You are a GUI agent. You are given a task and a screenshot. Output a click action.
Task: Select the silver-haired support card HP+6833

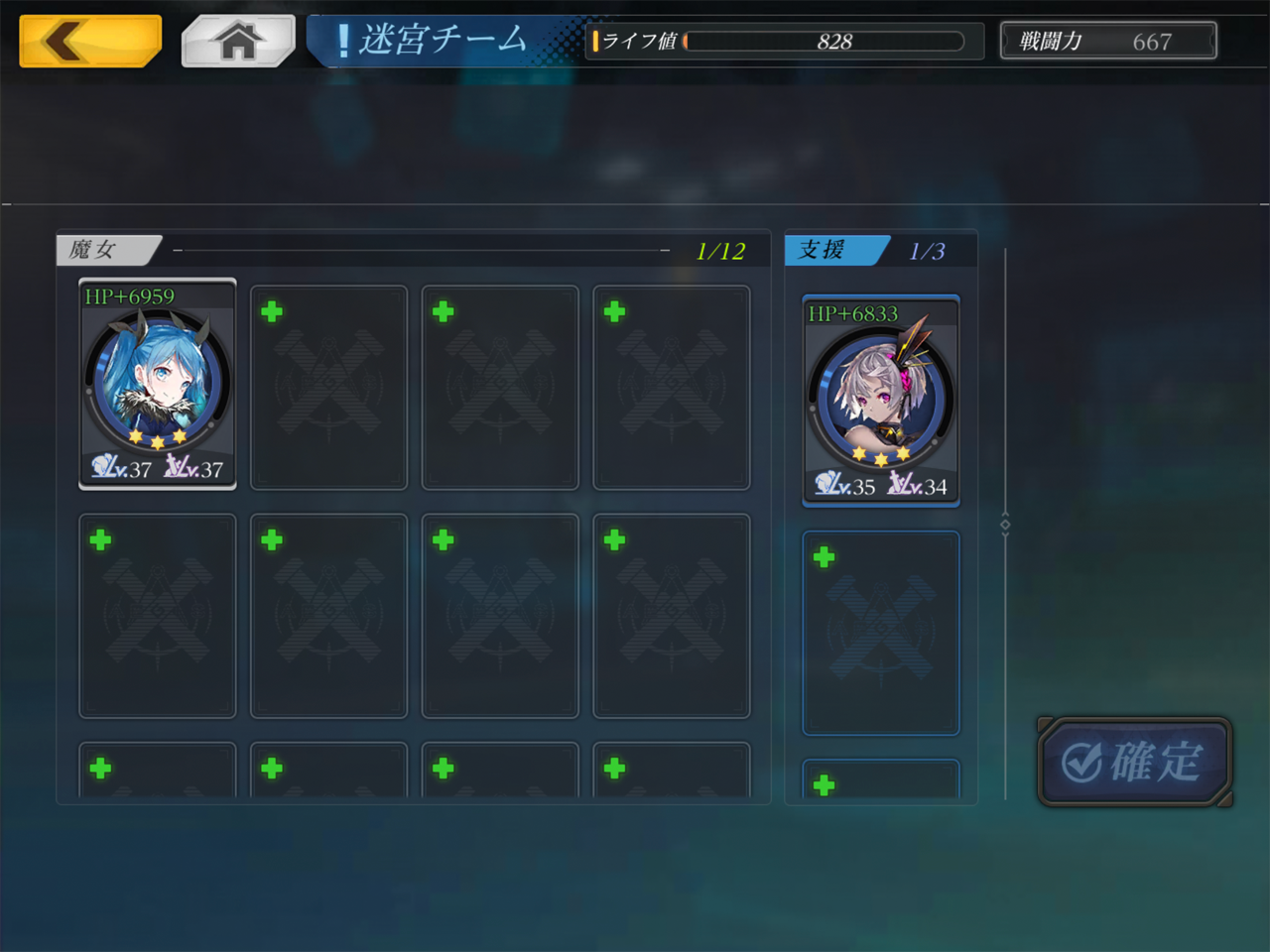tap(881, 401)
